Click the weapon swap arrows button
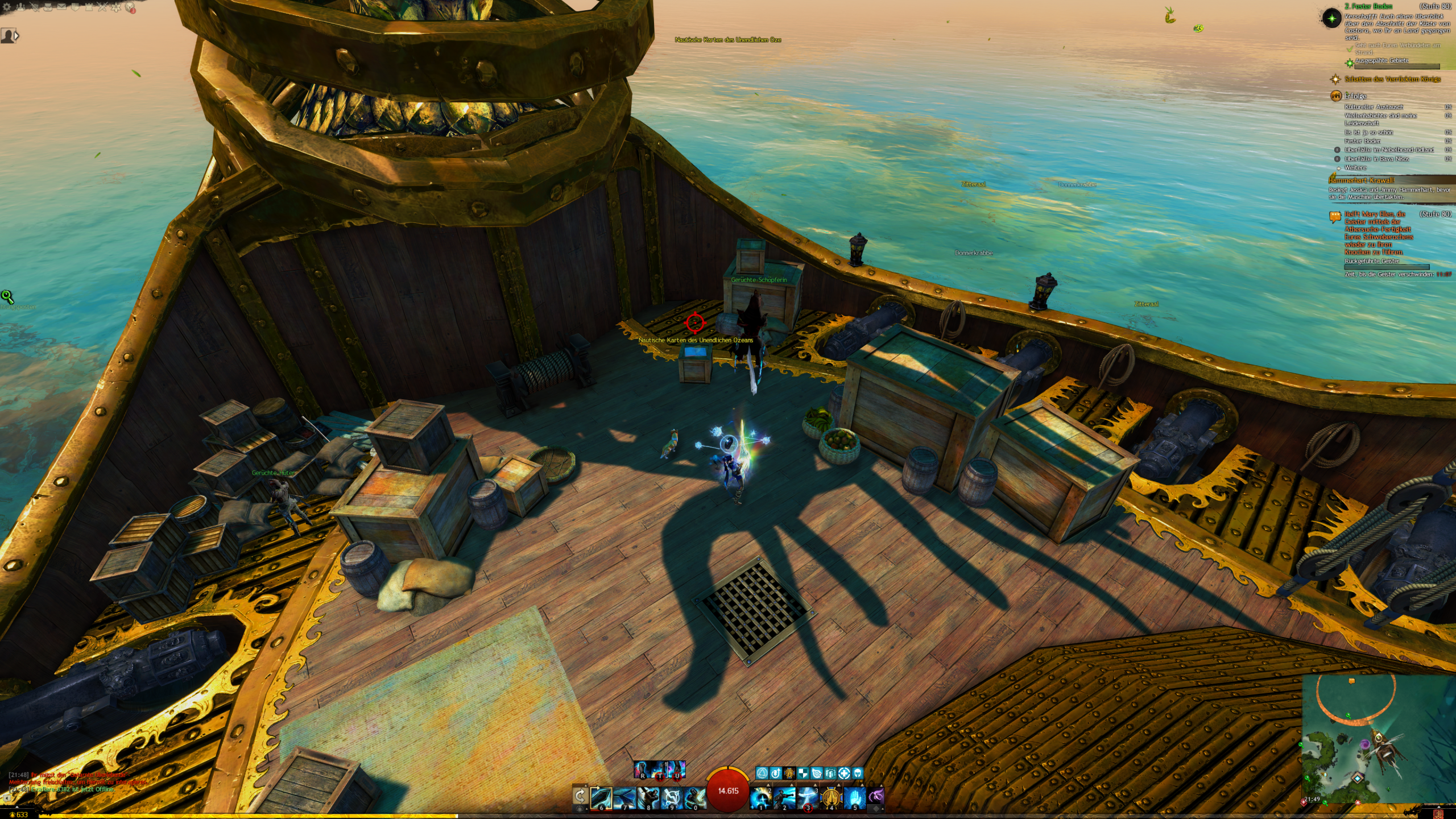The image size is (1456, 819). (580, 796)
